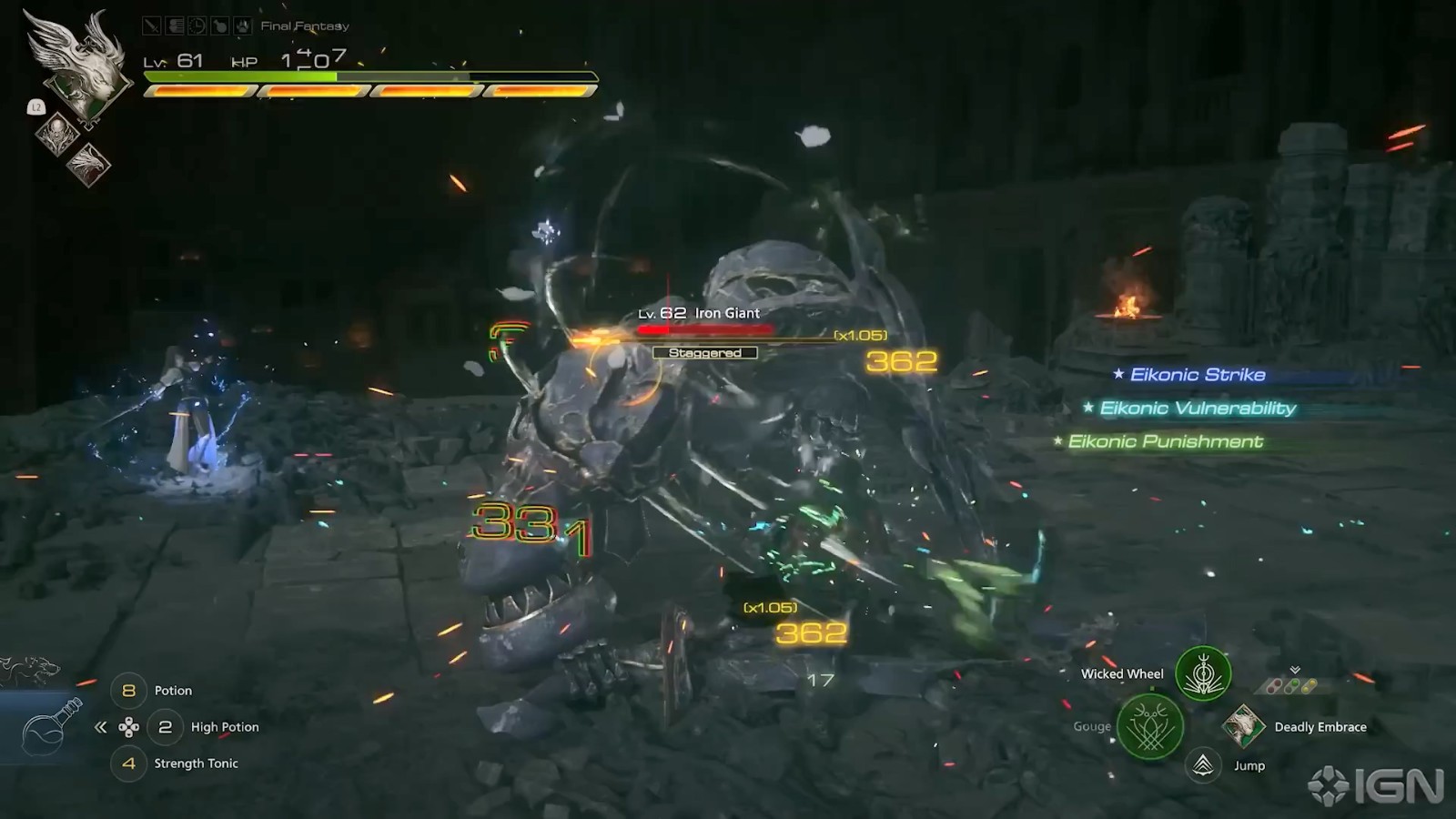Use the Strength Tonic shortcut slot
The height and width of the screenshot is (819, 1456).
coord(129,763)
